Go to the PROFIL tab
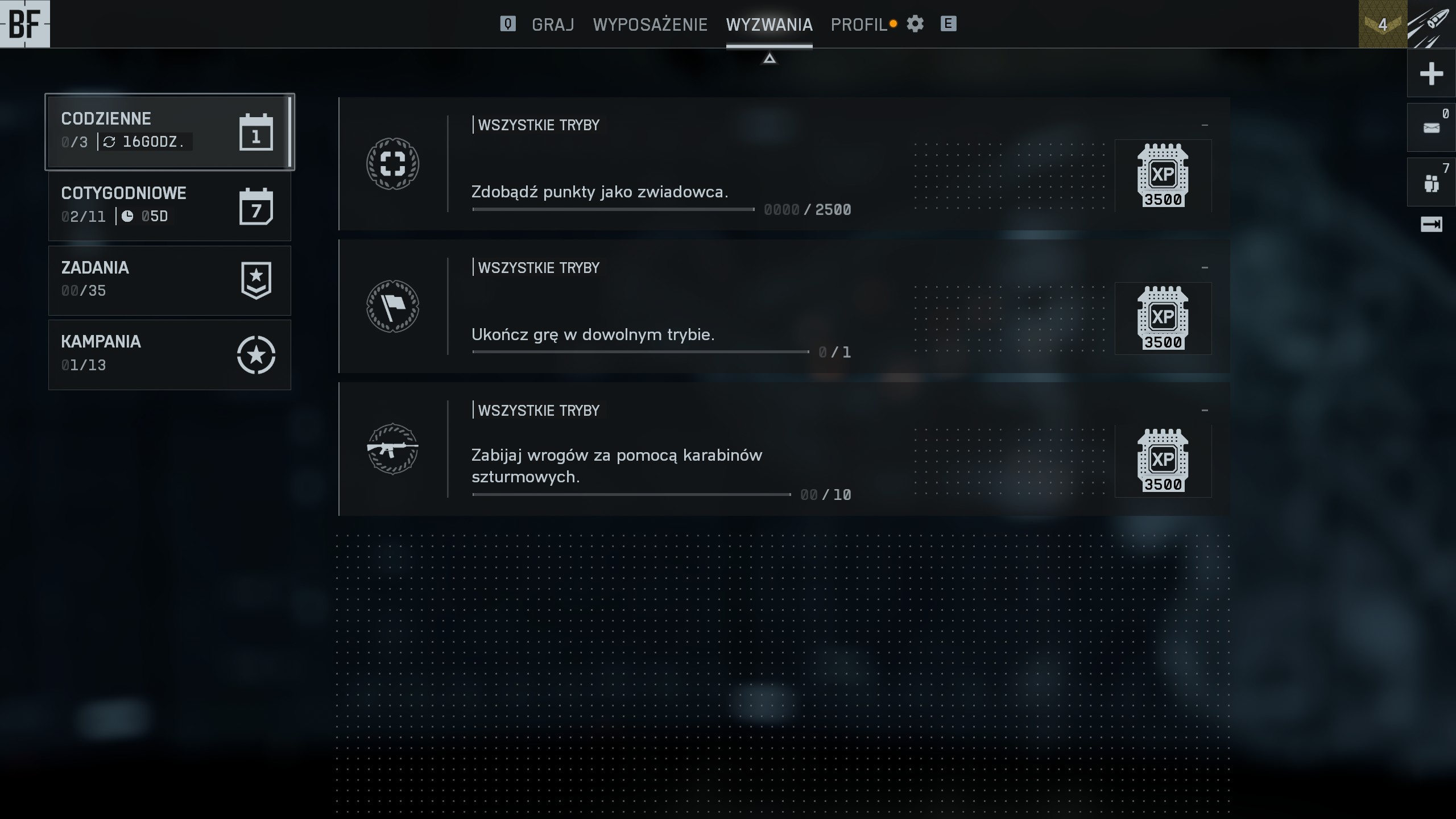 pyautogui.click(x=859, y=24)
